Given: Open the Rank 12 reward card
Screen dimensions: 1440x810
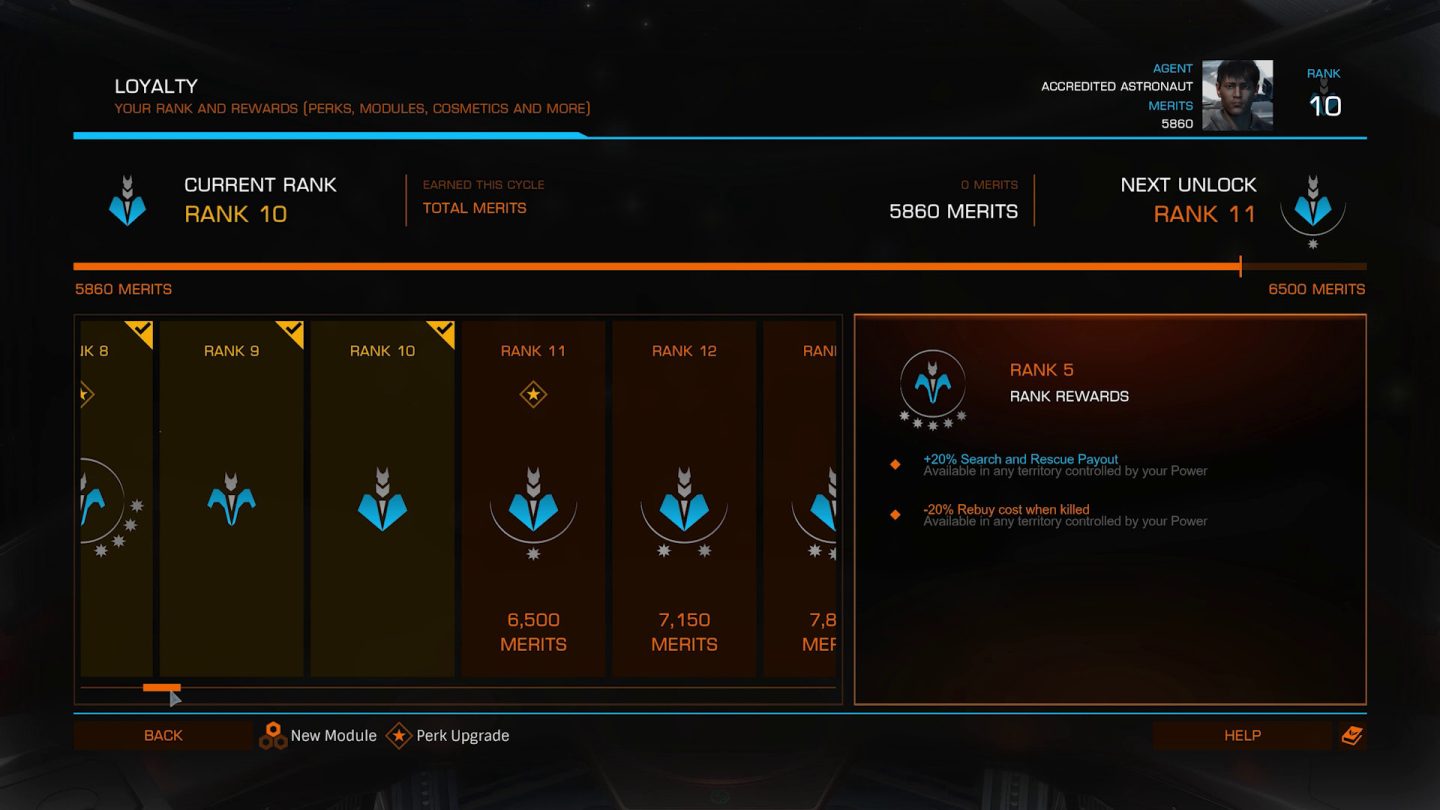Looking at the screenshot, I should 684,498.
